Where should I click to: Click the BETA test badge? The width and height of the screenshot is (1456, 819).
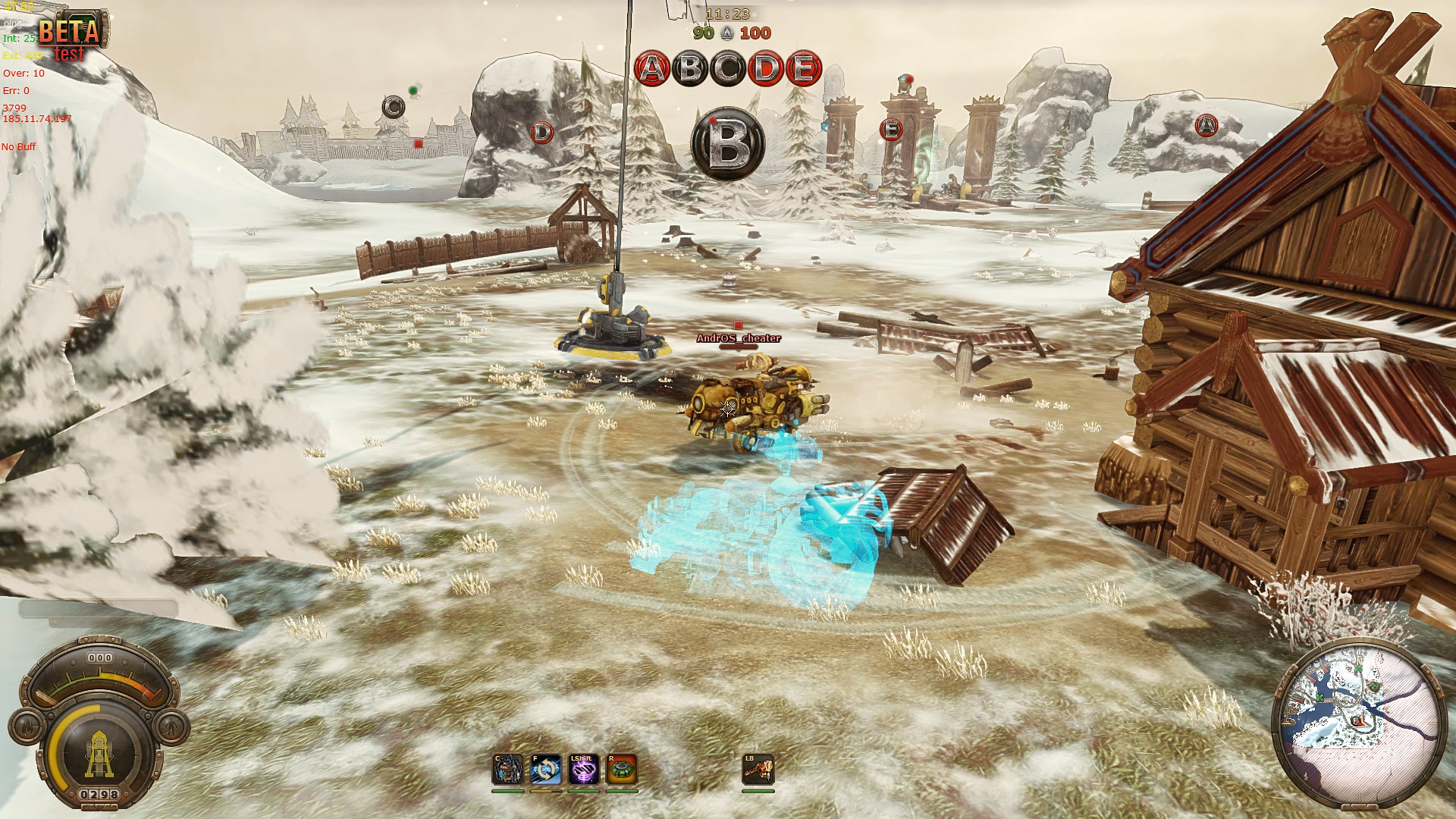(x=71, y=36)
